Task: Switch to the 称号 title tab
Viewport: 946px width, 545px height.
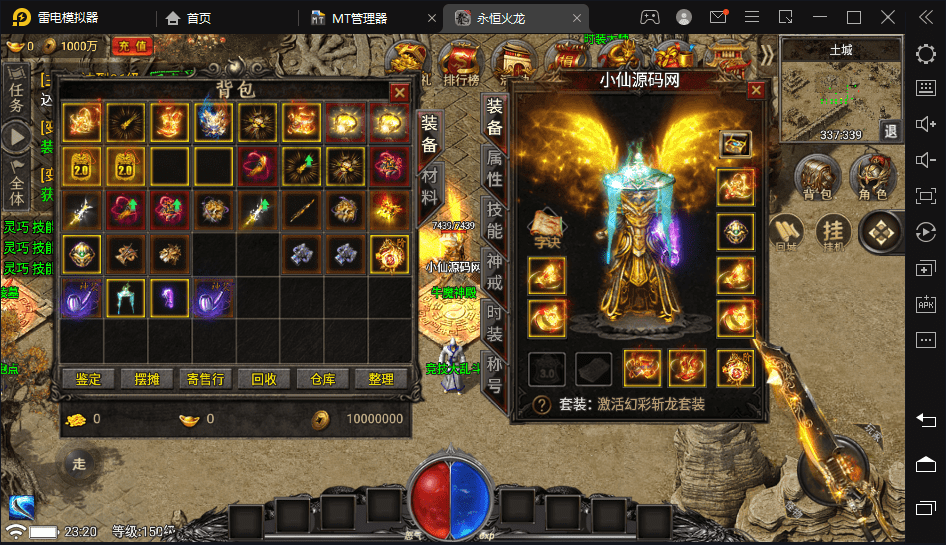Action: click(494, 372)
